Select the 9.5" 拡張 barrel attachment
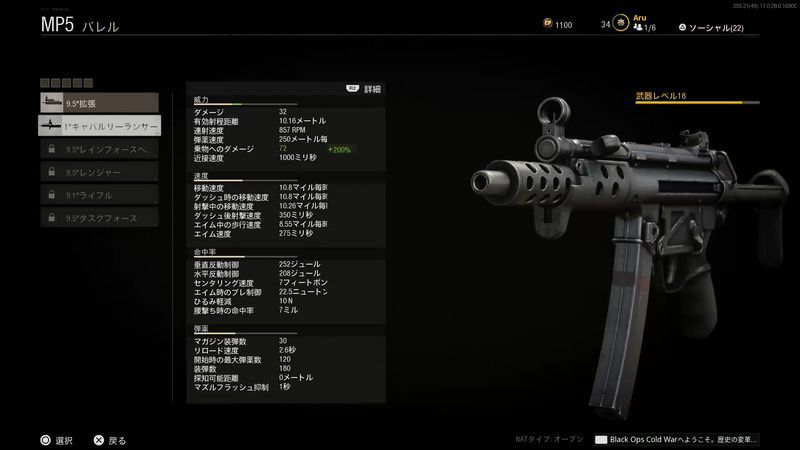This screenshot has width=800, height=450. (99, 102)
